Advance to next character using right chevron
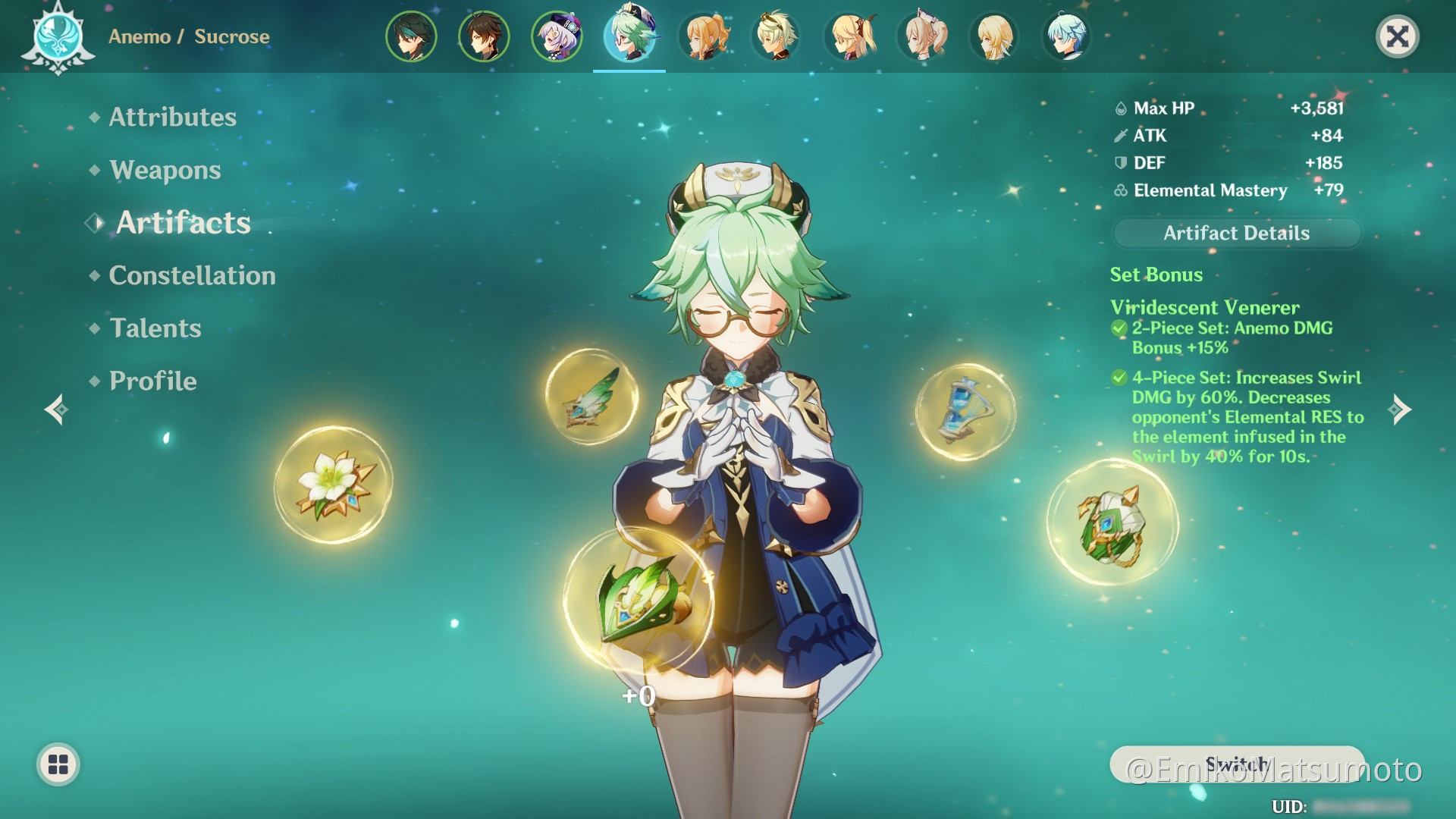The image size is (1456, 819). click(1400, 409)
